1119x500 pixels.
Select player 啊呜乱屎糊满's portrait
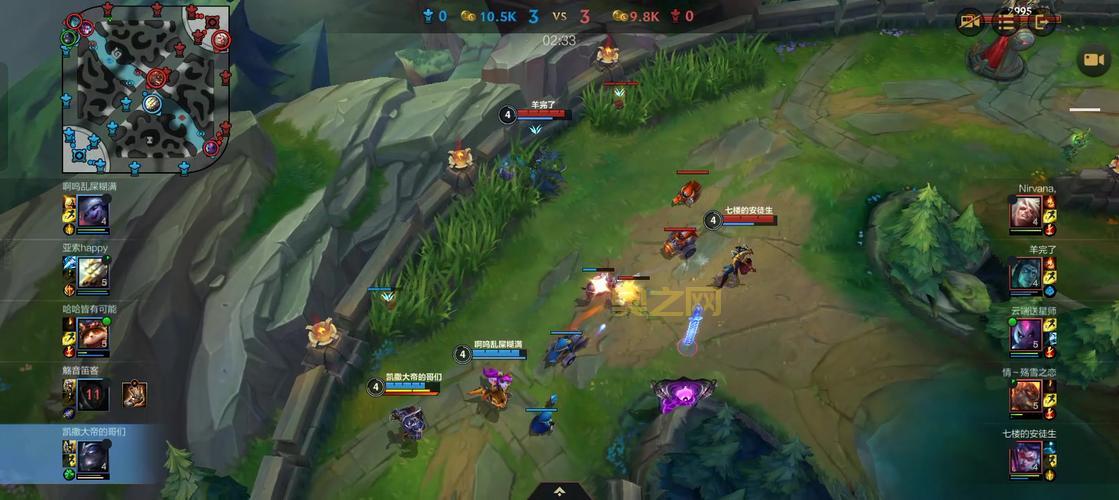tap(93, 212)
